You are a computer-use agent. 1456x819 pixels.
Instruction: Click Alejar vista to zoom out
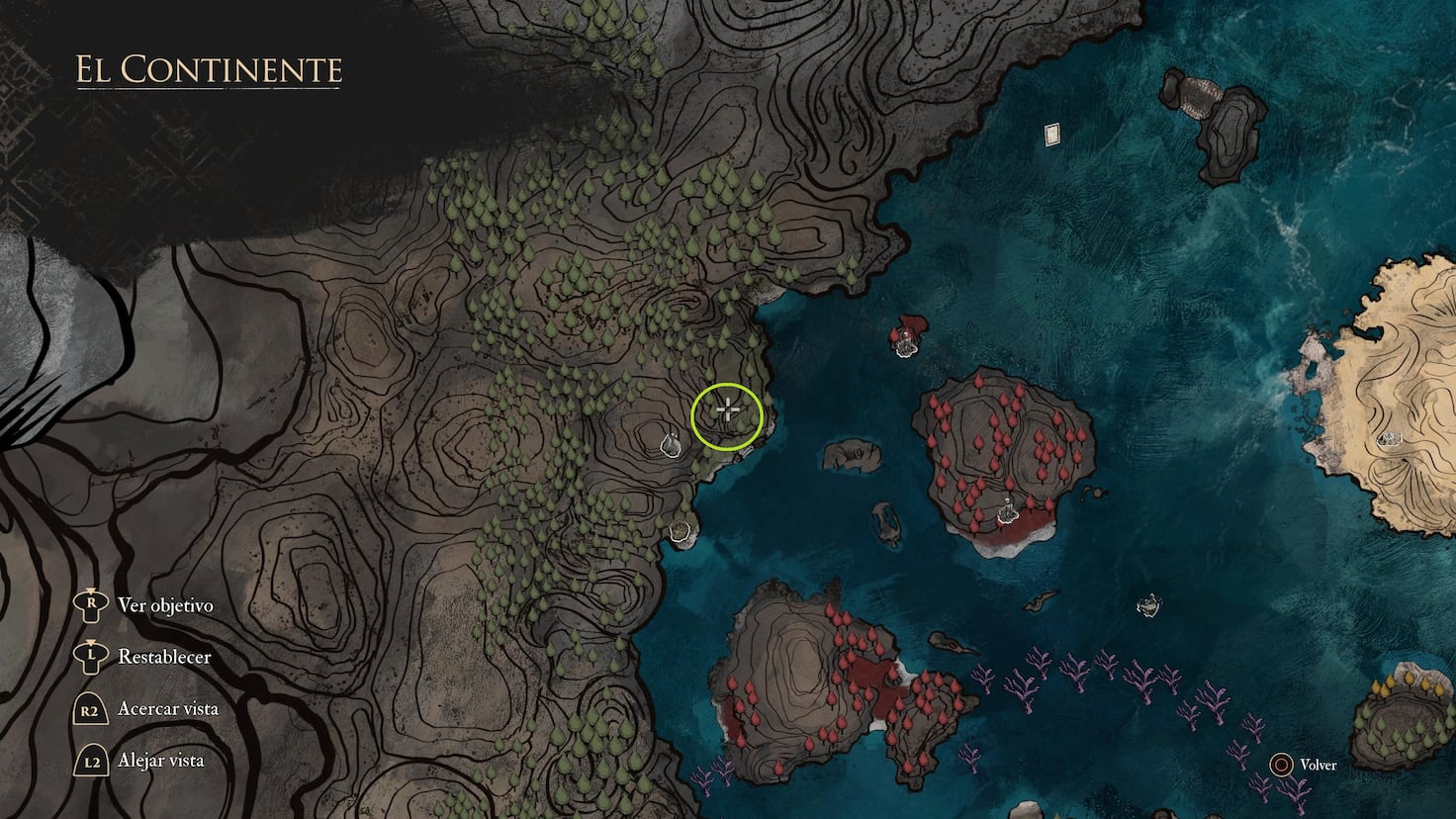click(160, 760)
